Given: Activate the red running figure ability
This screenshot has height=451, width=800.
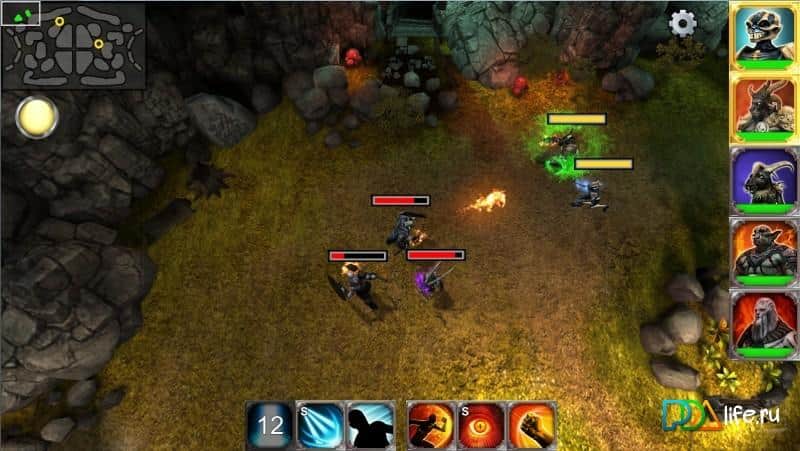Looking at the screenshot, I should click(x=431, y=425).
